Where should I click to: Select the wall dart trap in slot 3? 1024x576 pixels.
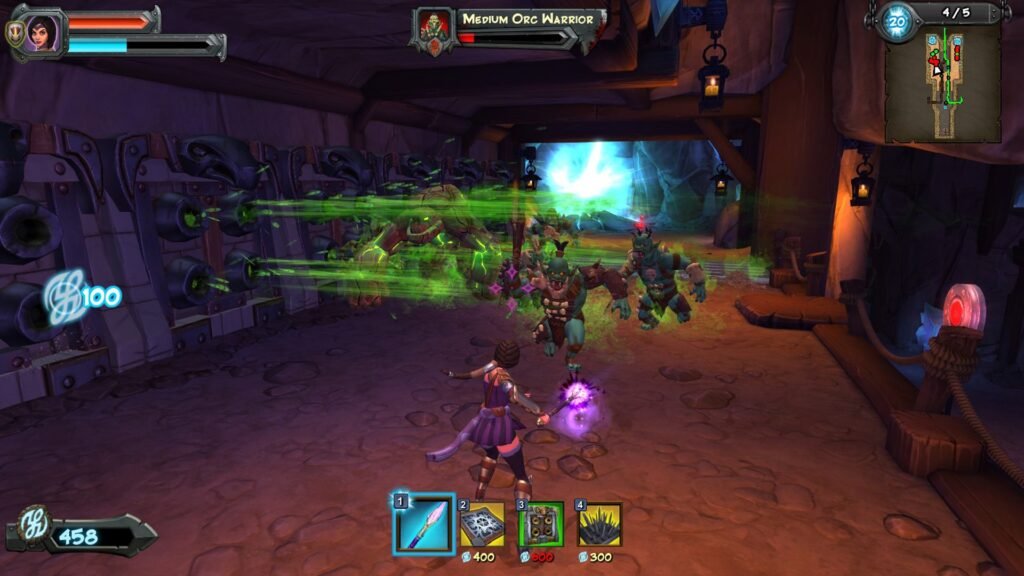coord(541,525)
